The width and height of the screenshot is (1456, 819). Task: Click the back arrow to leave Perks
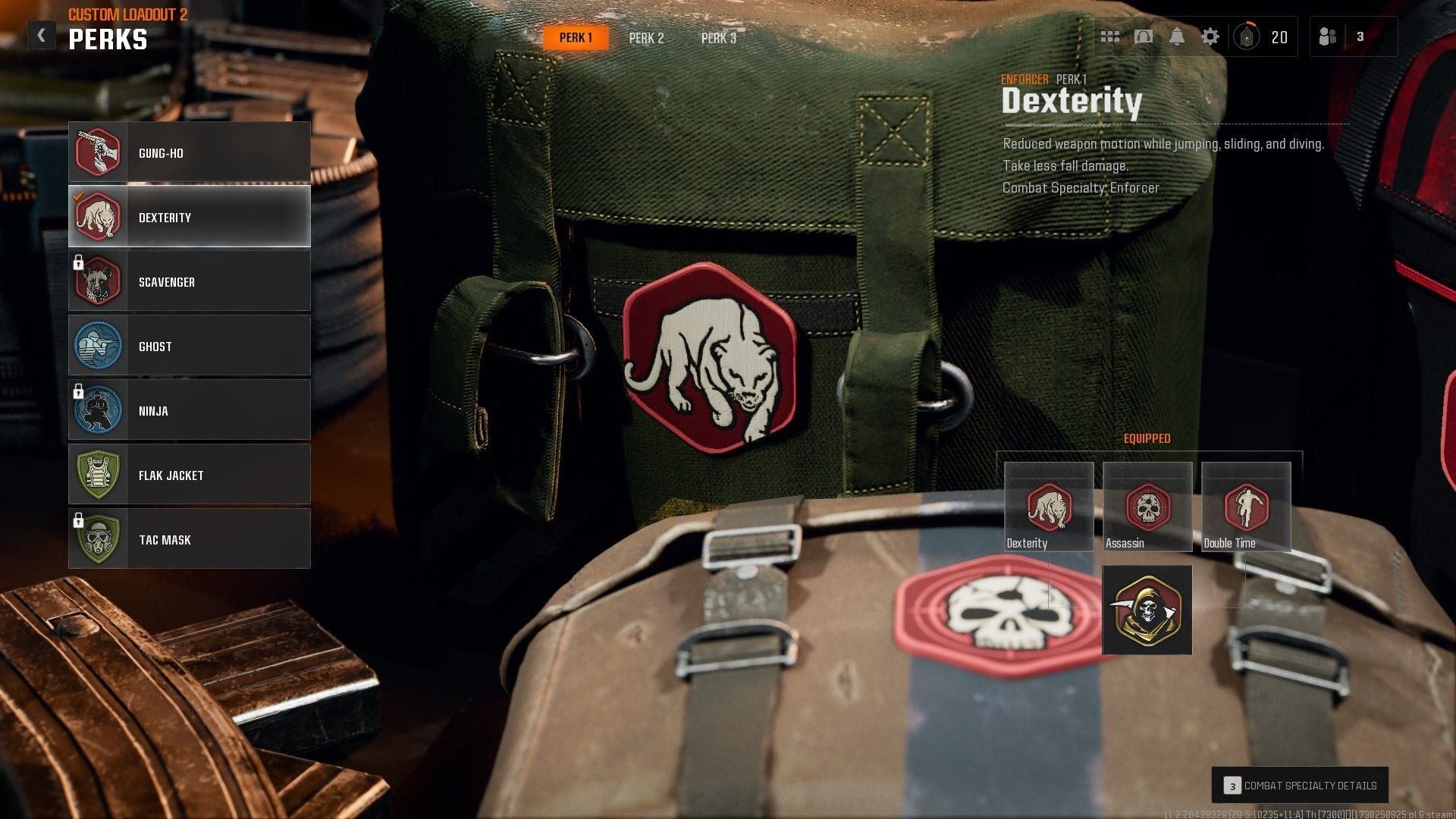[x=42, y=33]
